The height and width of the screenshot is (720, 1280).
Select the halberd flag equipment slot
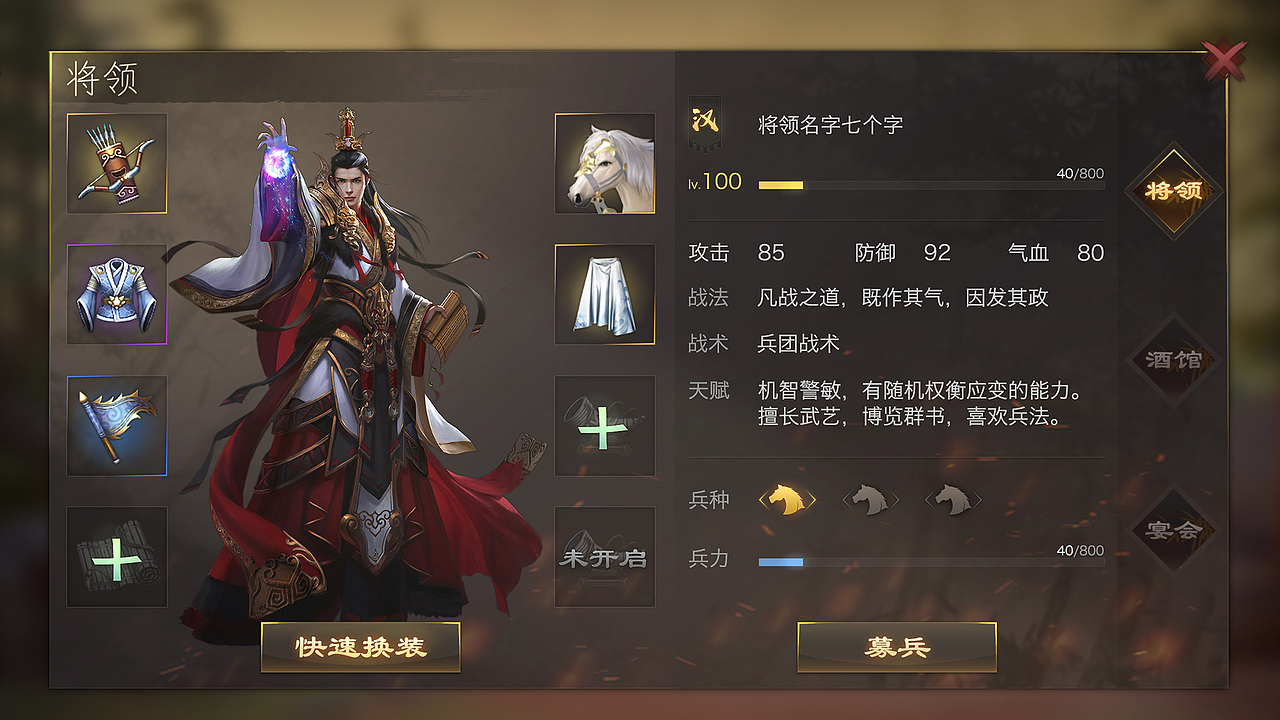point(116,425)
